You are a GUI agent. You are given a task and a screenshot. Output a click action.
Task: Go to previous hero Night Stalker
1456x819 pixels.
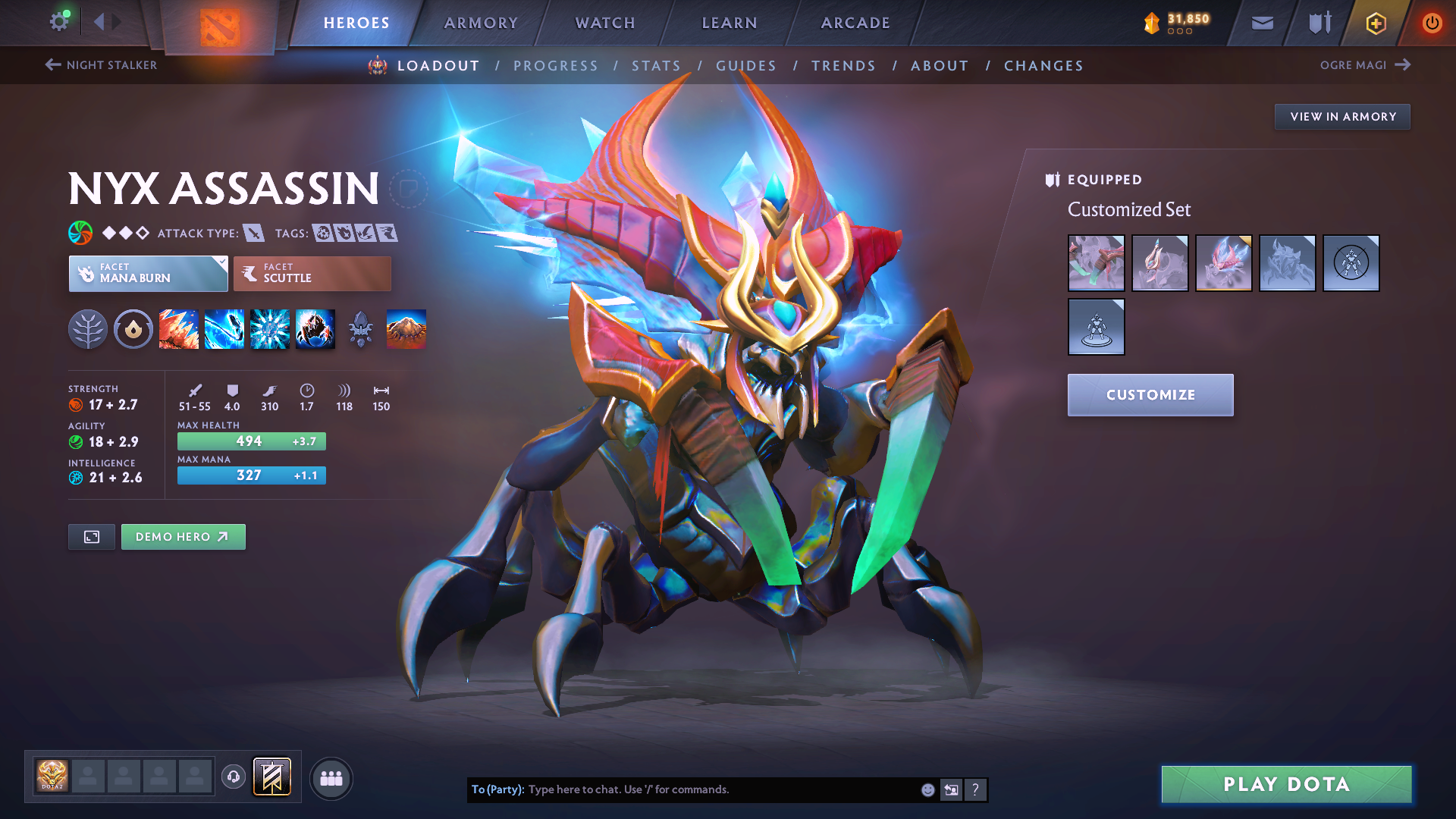tap(102, 65)
